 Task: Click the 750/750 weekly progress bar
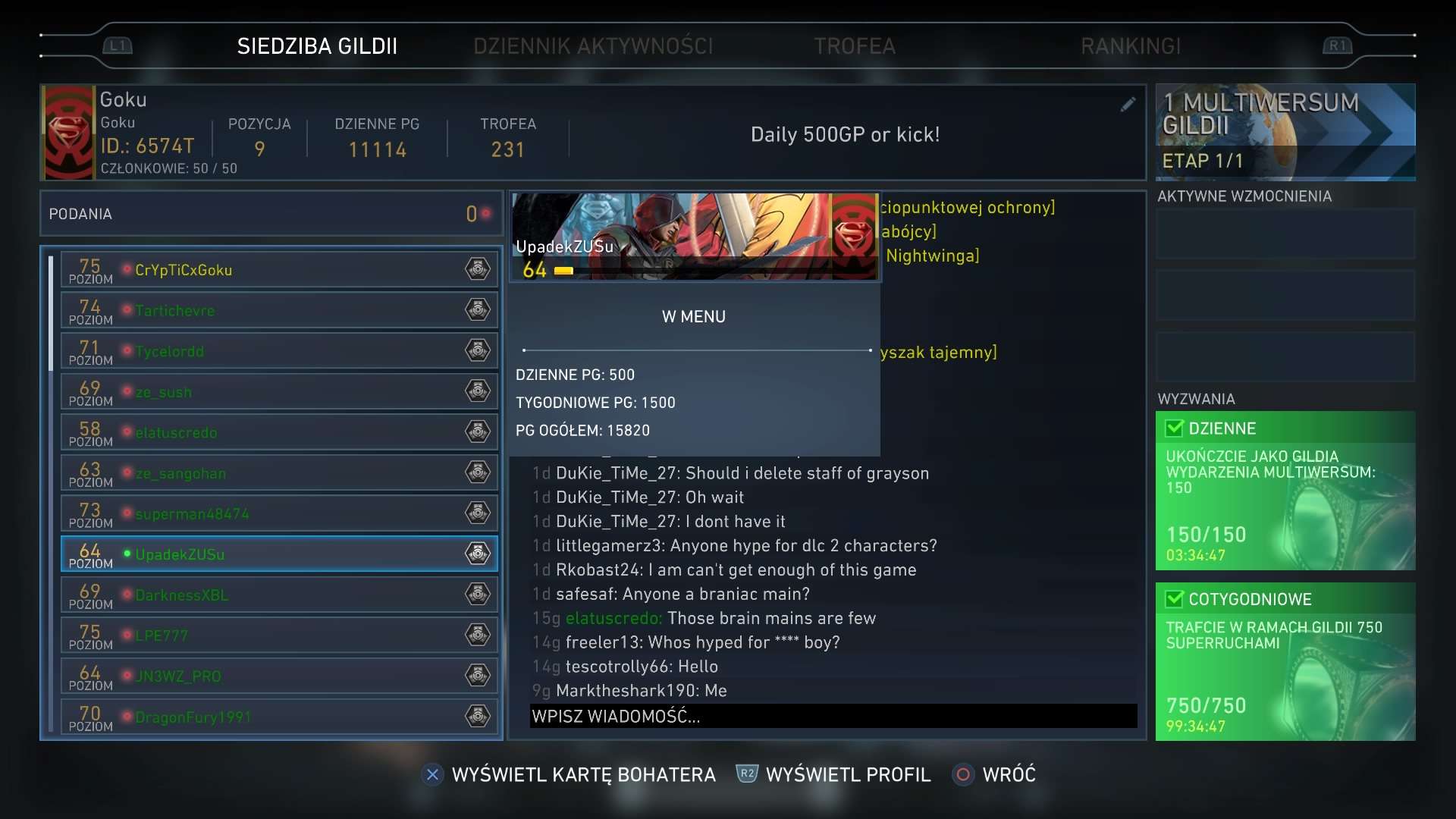pos(1208,705)
